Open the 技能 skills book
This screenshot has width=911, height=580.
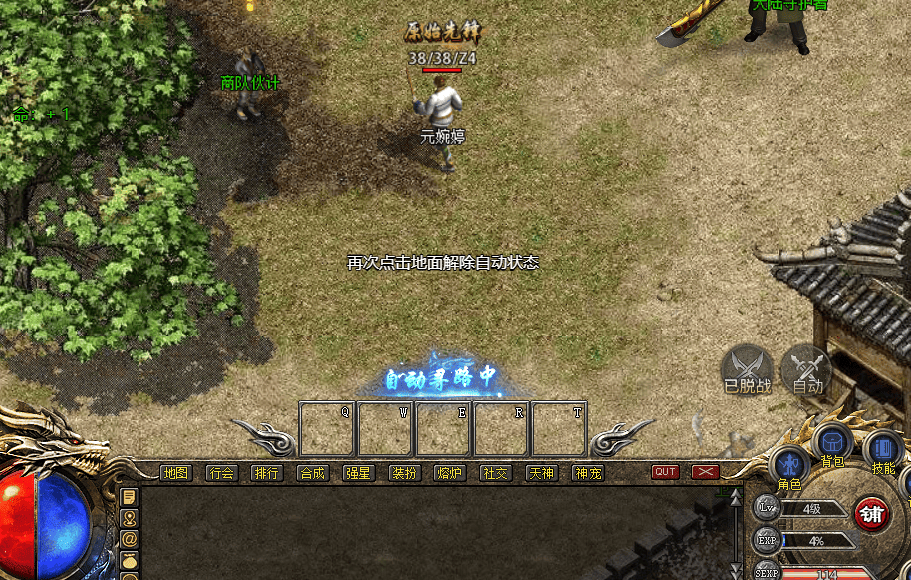tap(883, 449)
